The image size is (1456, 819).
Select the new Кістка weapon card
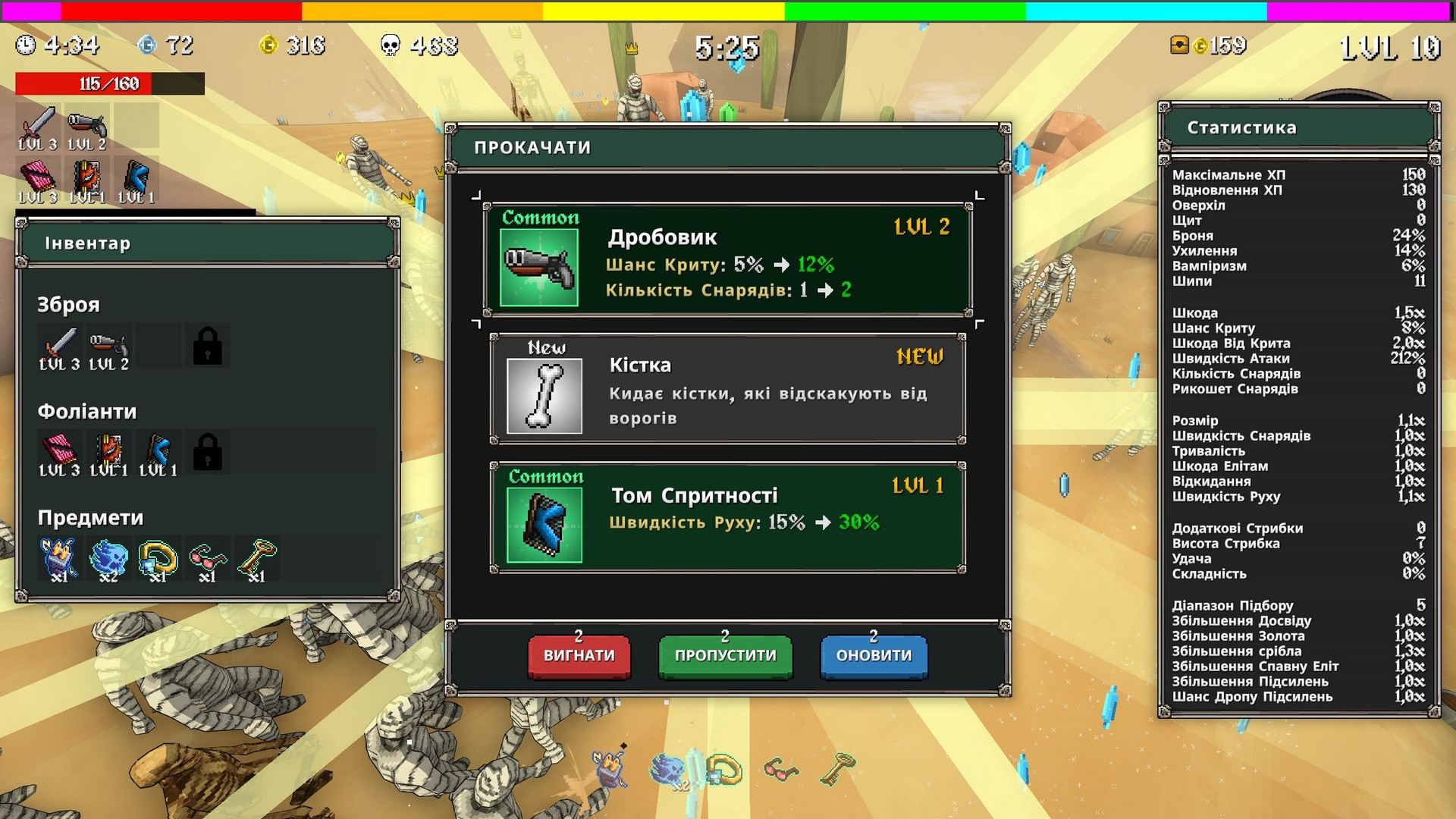[x=726, y=389]
